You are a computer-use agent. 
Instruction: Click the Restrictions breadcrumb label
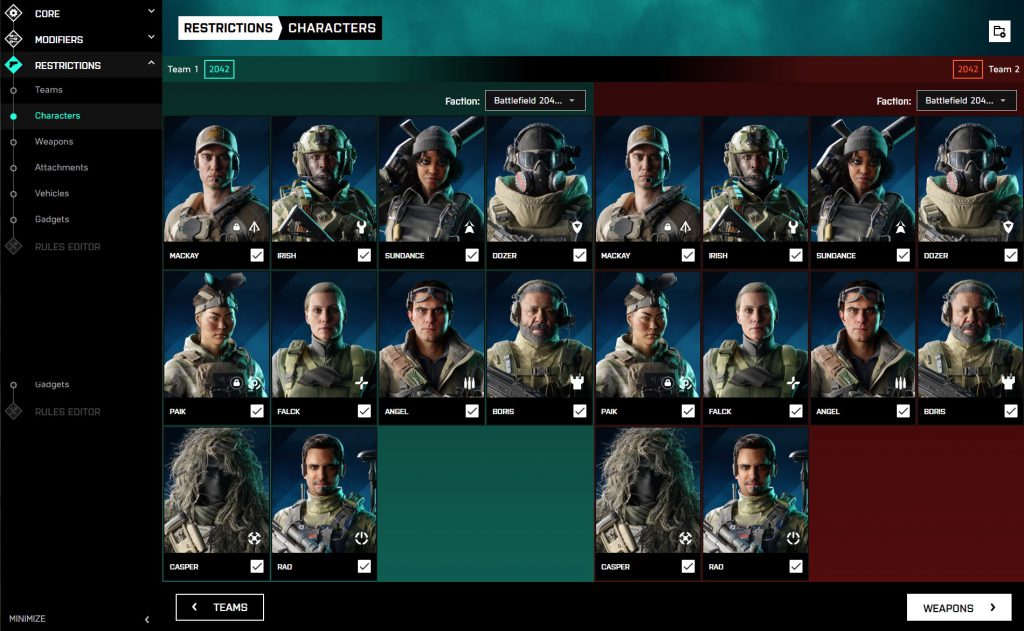[228, 28]
